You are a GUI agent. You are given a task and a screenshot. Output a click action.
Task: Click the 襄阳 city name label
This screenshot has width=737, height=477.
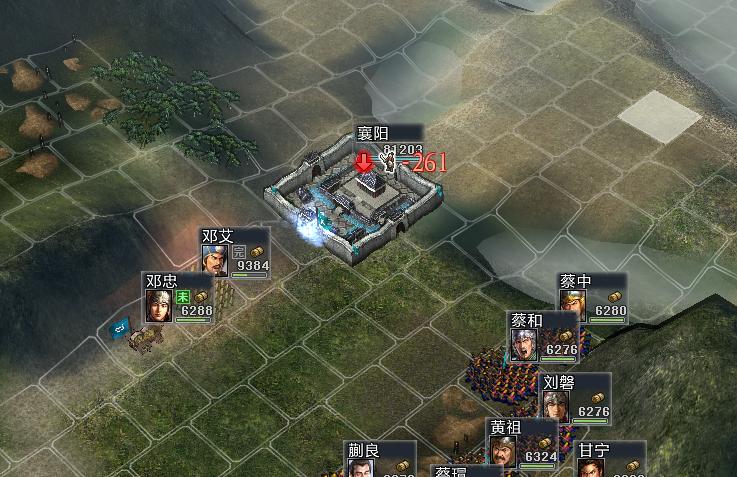(375, 134)
